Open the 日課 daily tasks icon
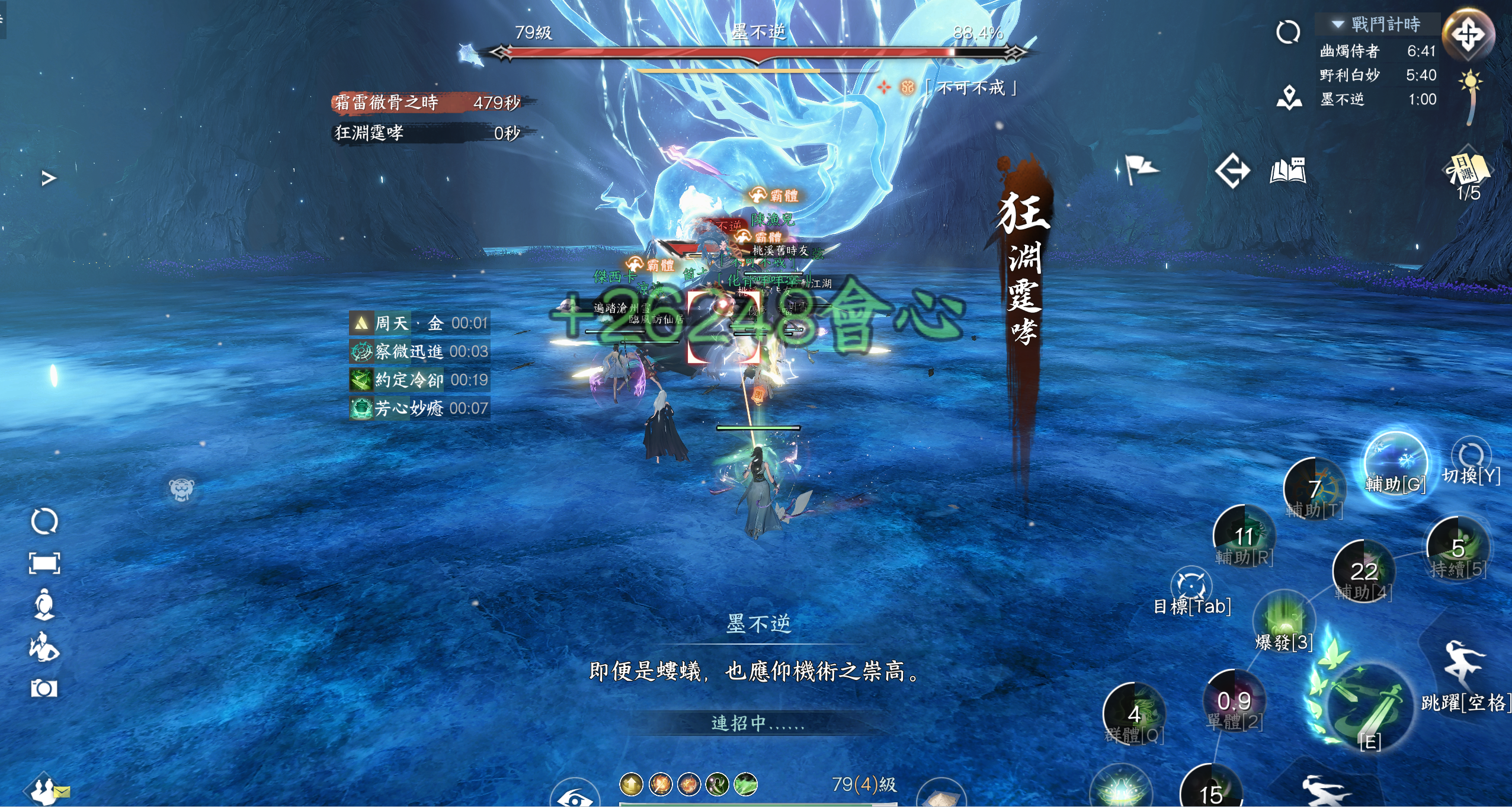The image size is (1512, 807). point(1468,172)
